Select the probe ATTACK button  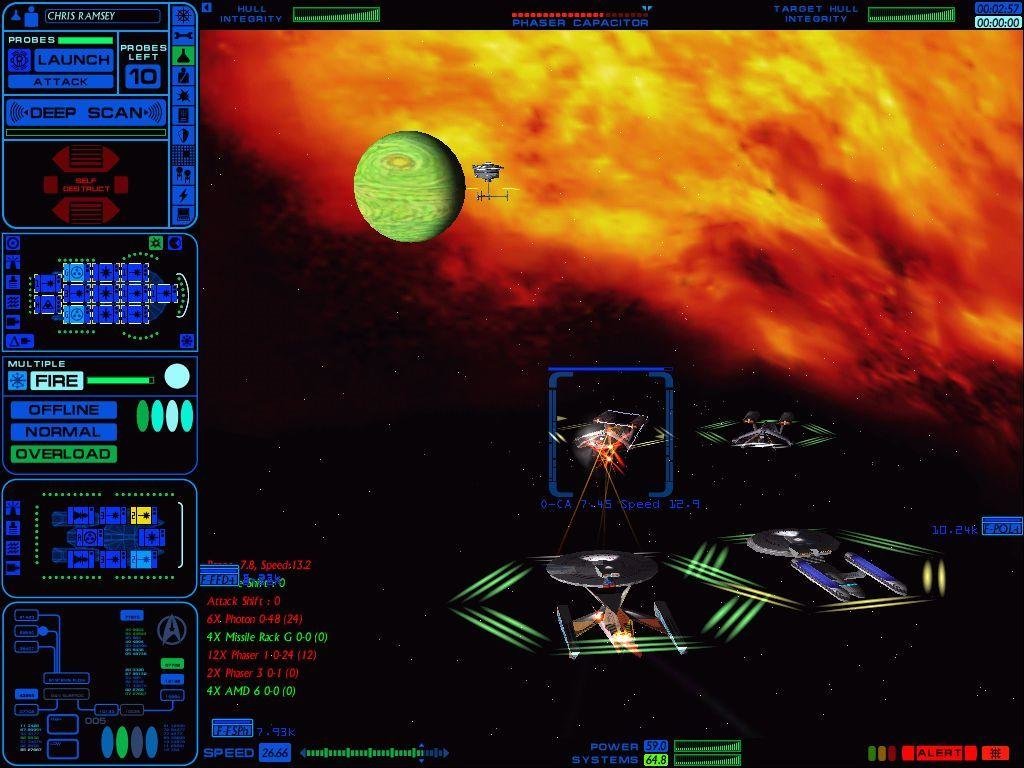(x=61, y=81)
